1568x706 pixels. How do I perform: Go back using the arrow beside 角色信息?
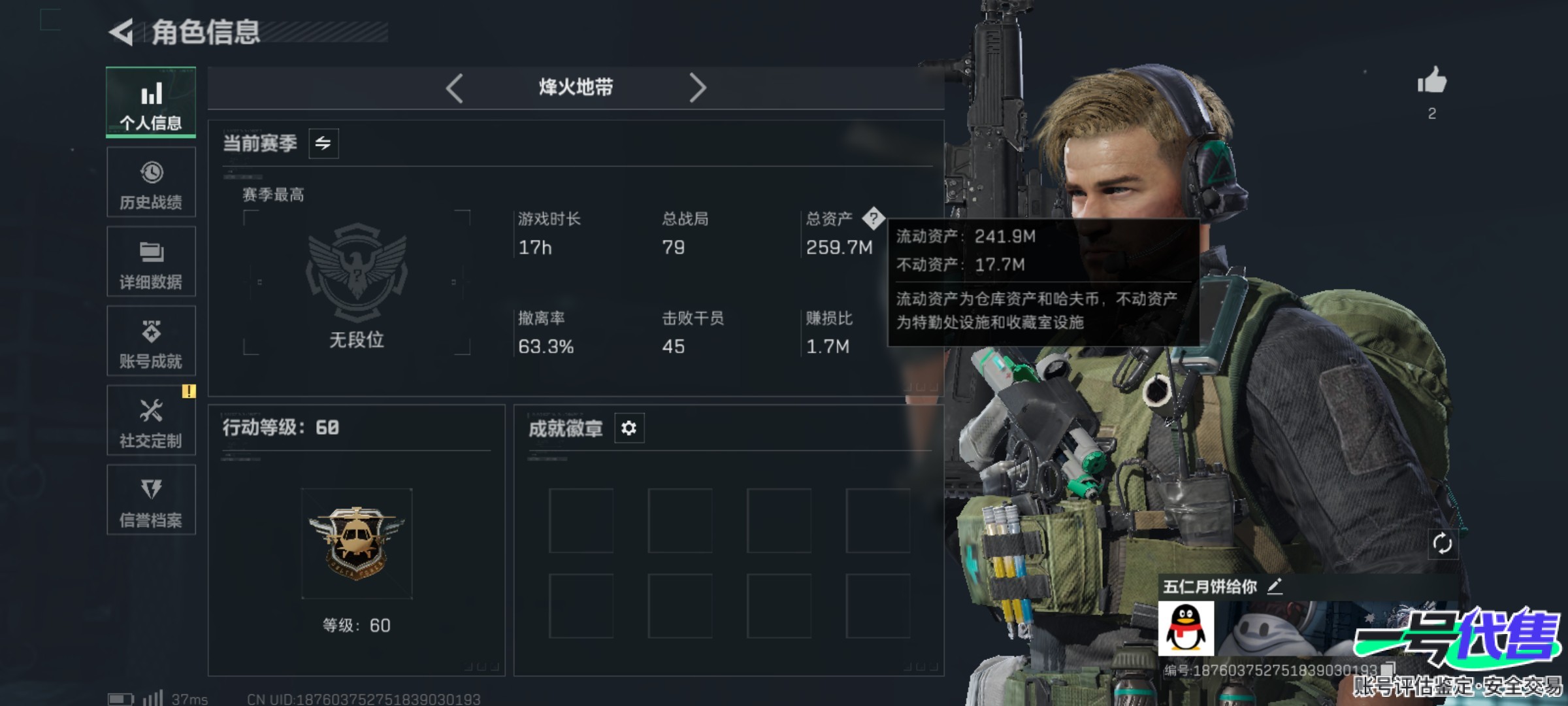pos(122,32)
